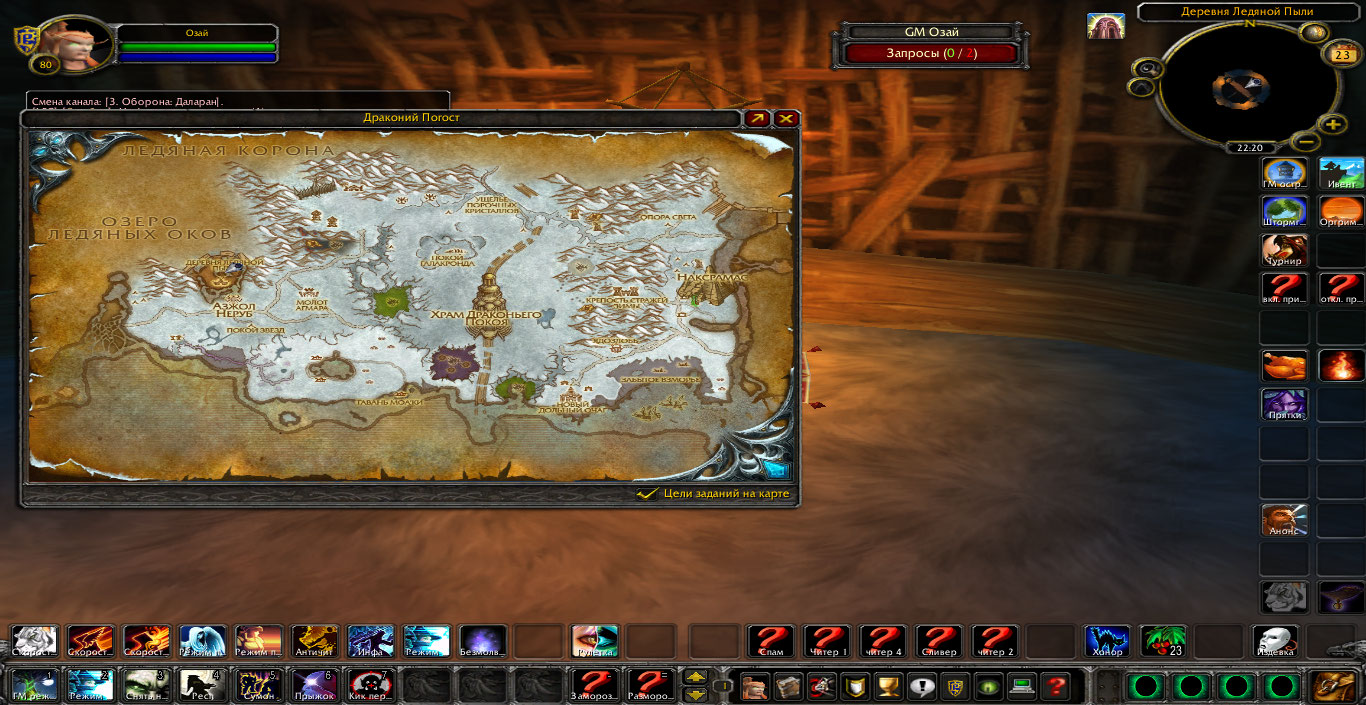The width and height of the screenshot is (1366, 705).
Task: Activate the Сливер macro button
Action: pos(939,642)
